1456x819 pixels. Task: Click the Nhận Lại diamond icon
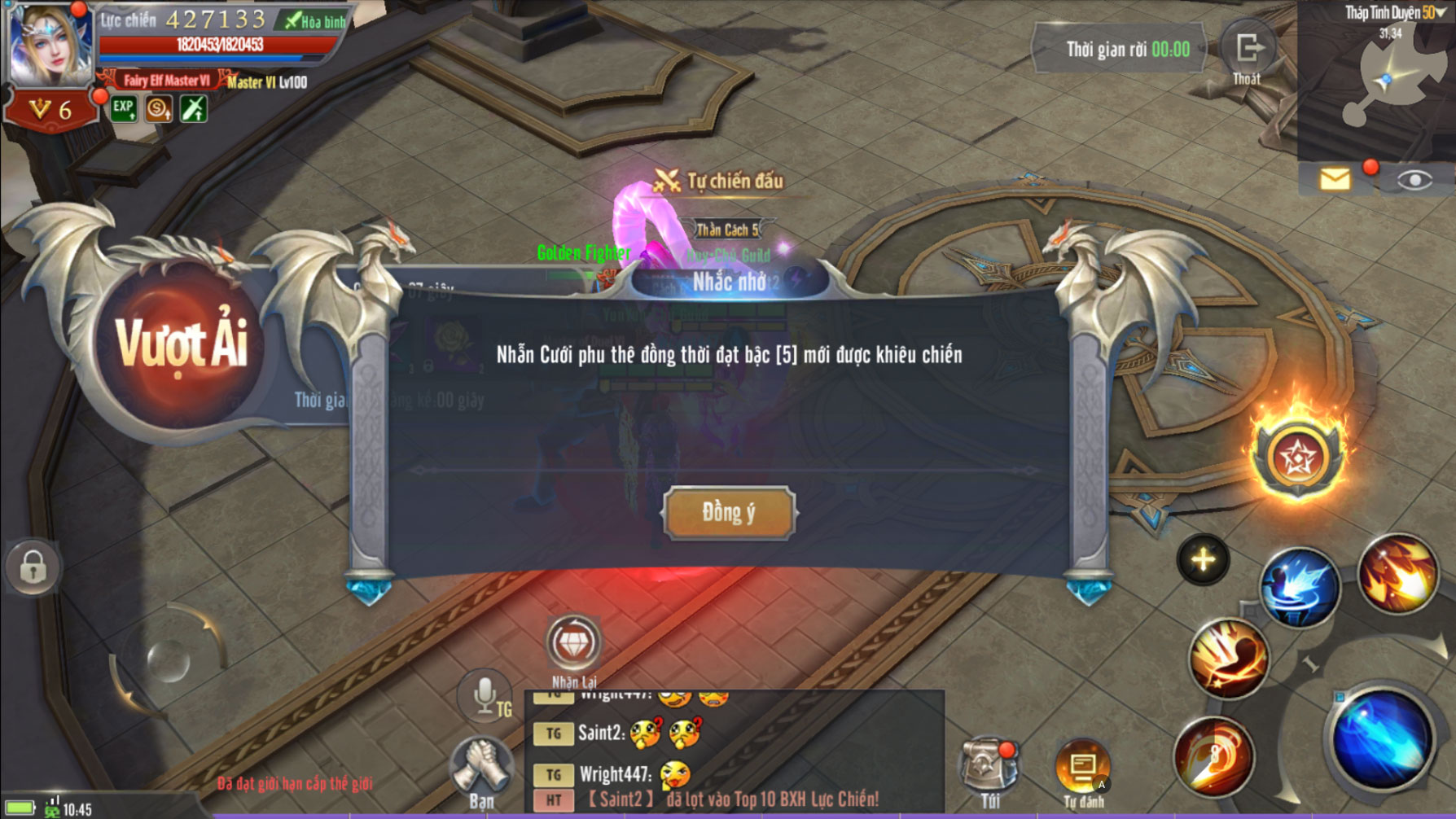(x=574, y=644)
